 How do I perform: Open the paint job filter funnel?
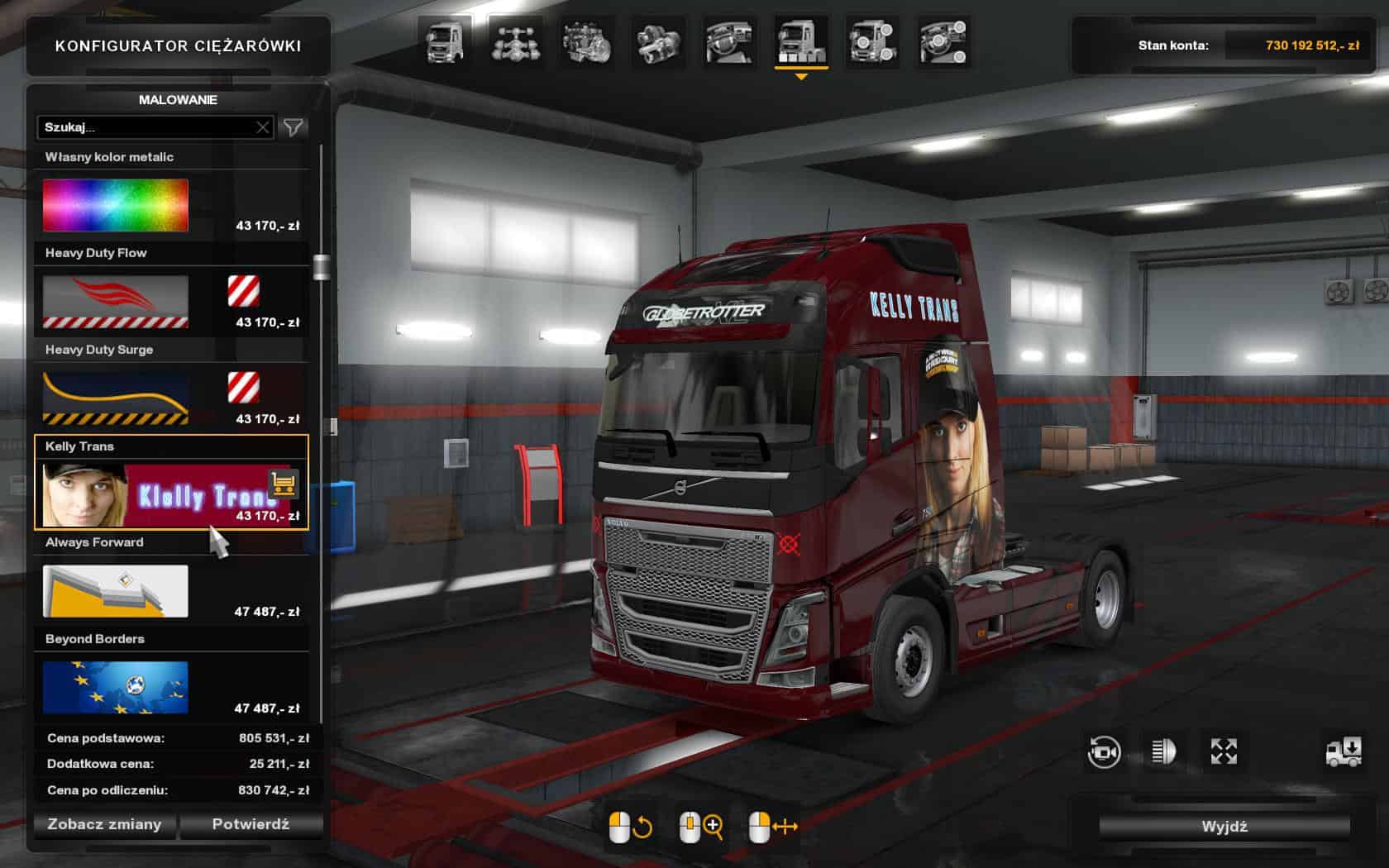click(x=294, y=127)
